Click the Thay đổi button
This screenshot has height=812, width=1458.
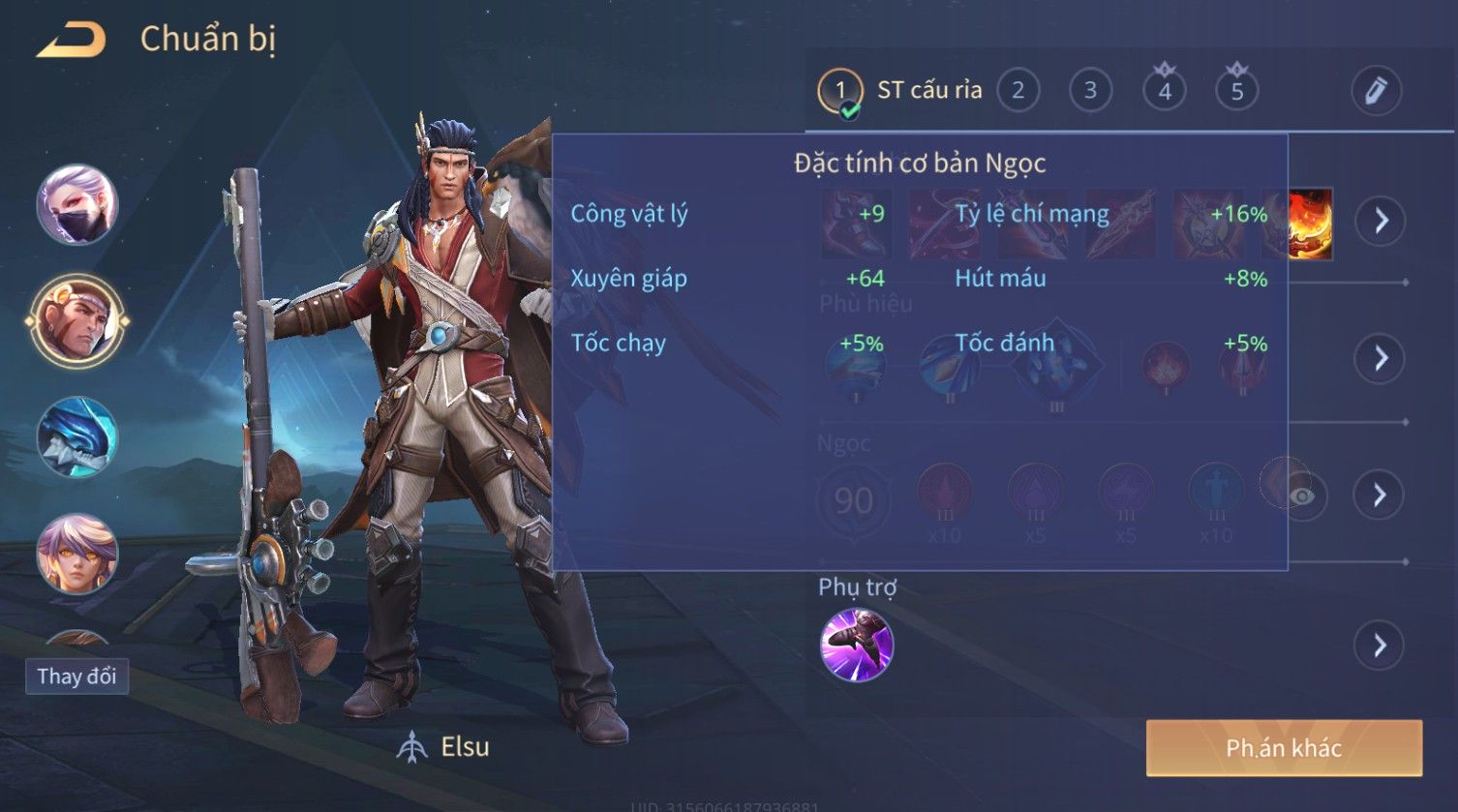(76, 676)
